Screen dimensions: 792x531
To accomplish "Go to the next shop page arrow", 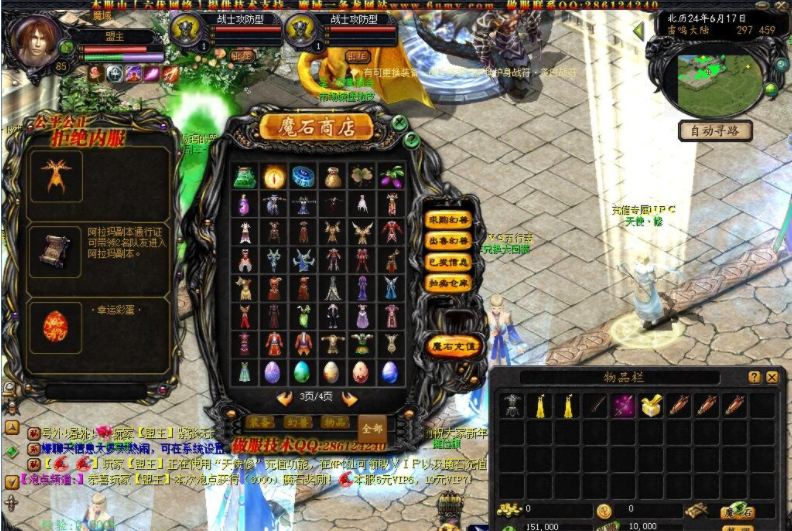I will tap(349, 398).
